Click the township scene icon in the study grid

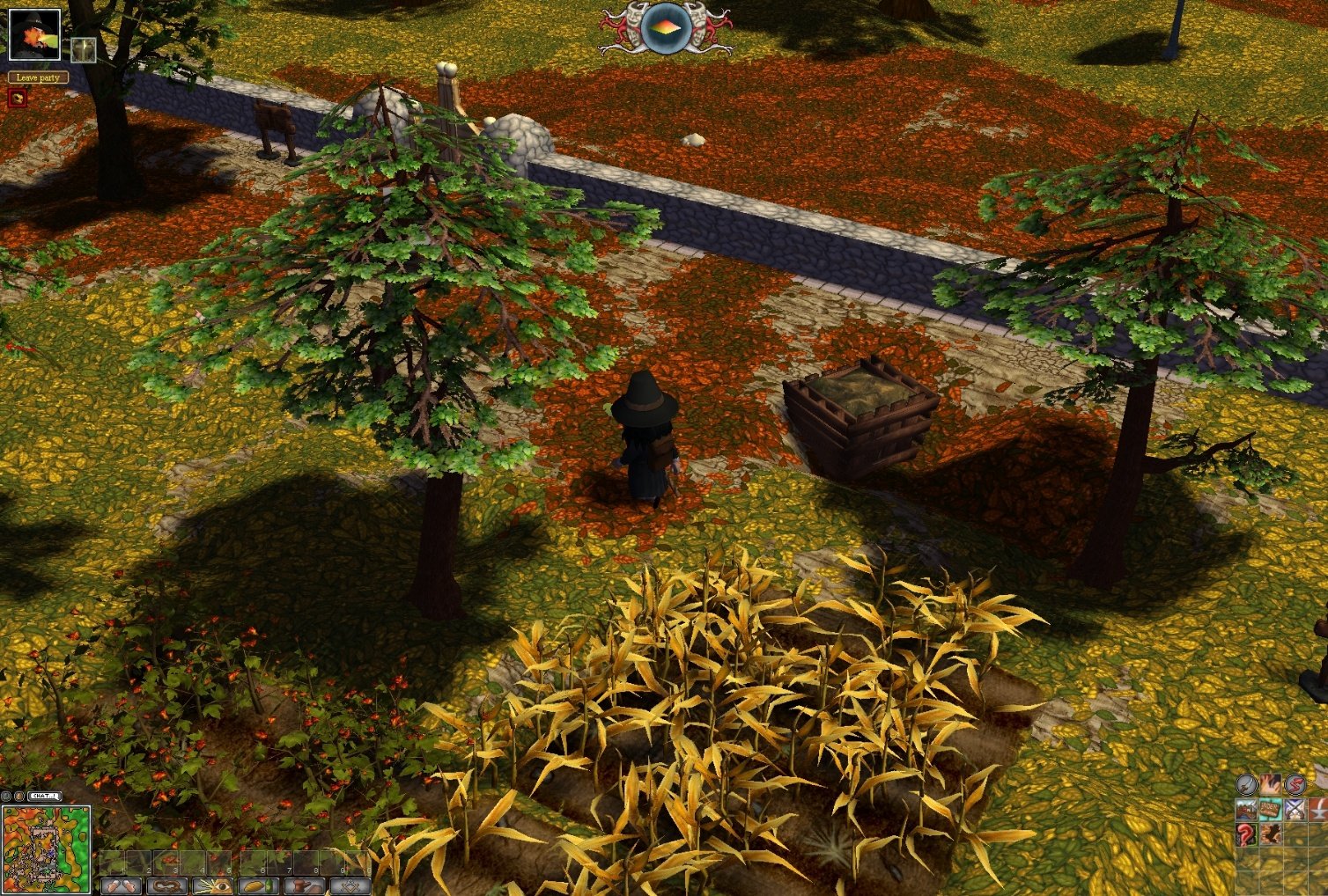(x=1246, y=810)
